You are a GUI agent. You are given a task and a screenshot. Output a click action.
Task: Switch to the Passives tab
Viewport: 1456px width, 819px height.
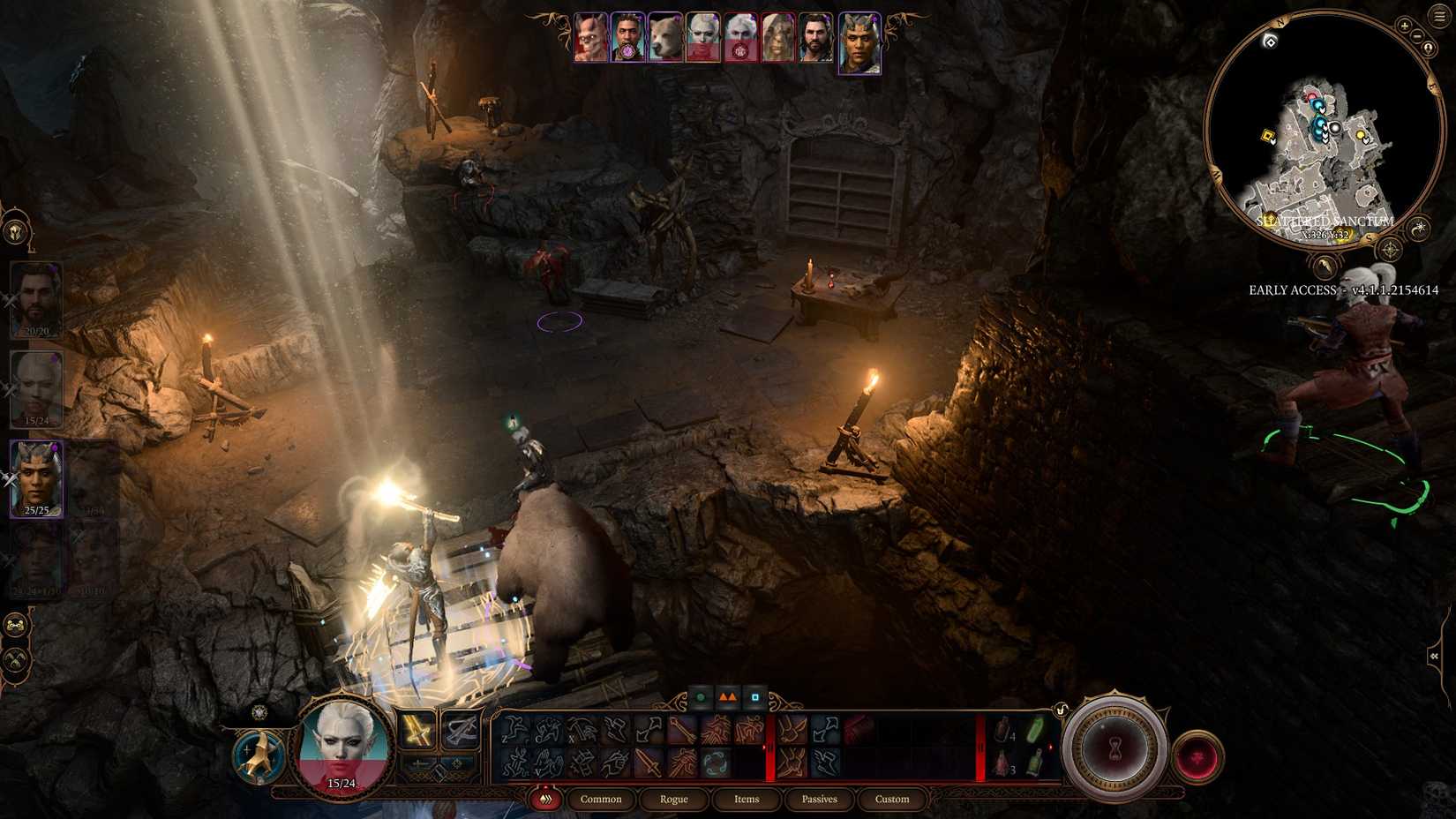(x=819, y=799)
